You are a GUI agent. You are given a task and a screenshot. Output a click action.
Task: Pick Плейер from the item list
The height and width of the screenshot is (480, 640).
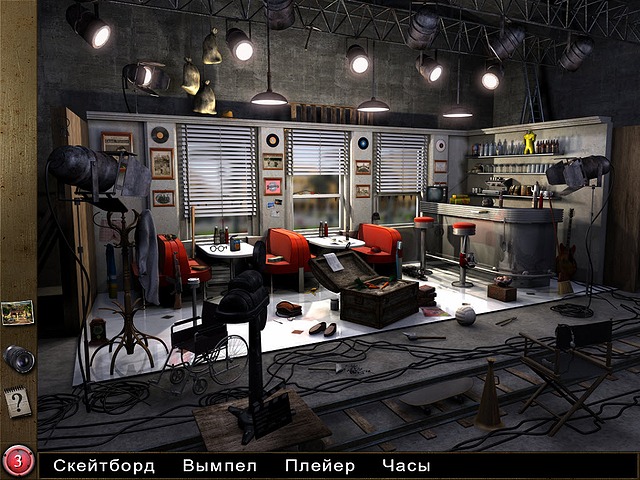click(x=319, y=465)
